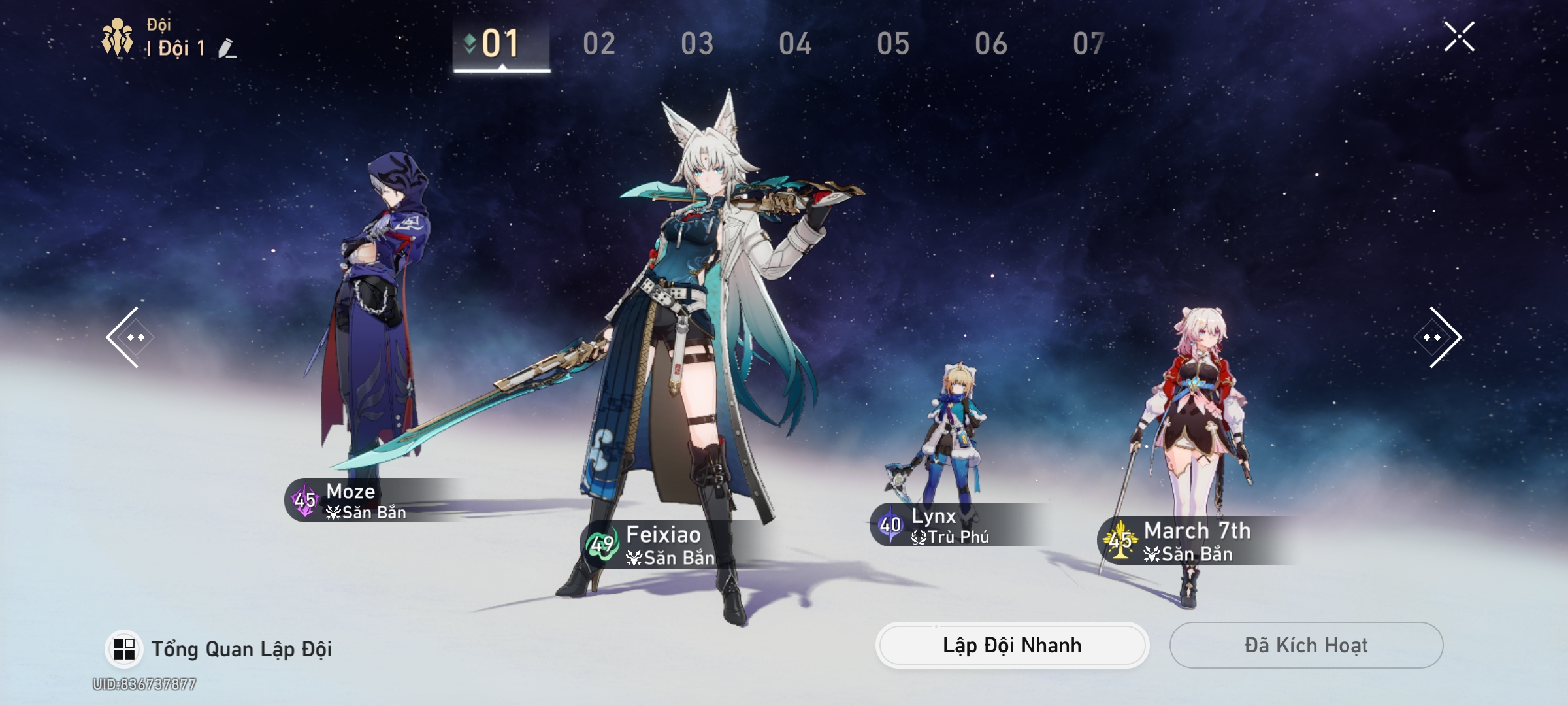
Task: Open team tab 05
Action: tap(892, 44)
